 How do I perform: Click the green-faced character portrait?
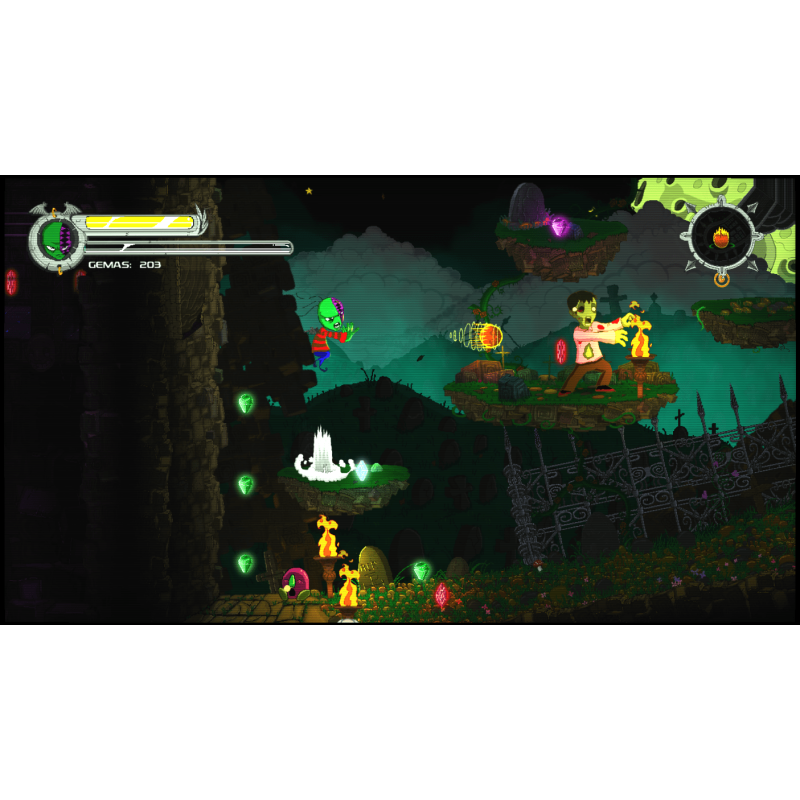pyautogui.click(x=55, y=240)
